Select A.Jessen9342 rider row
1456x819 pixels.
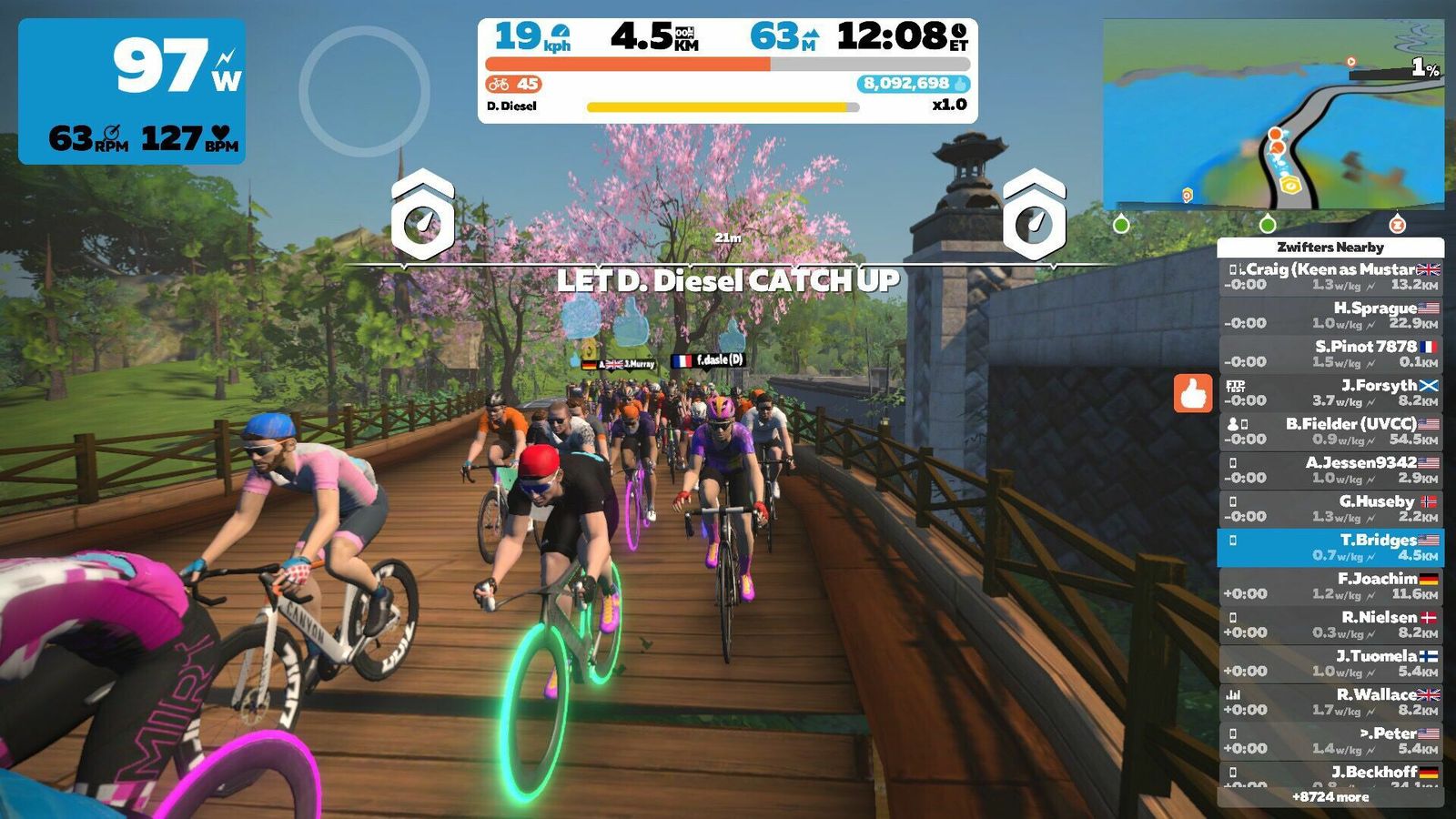click(x=1330, y=470)
